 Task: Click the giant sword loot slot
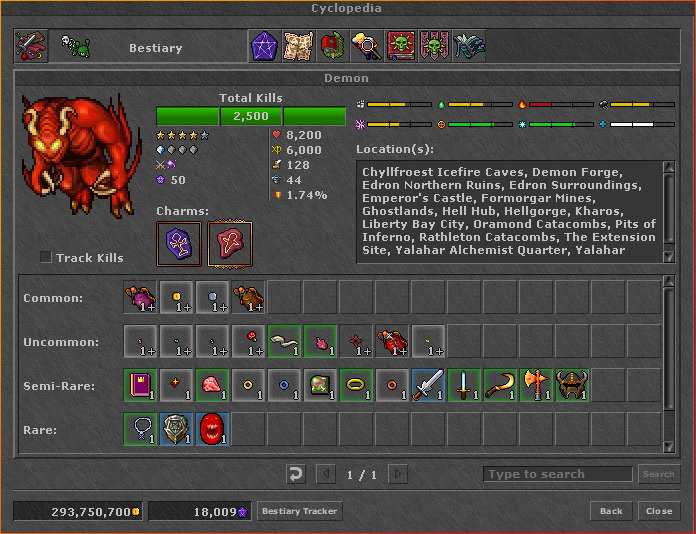(428, 385)
